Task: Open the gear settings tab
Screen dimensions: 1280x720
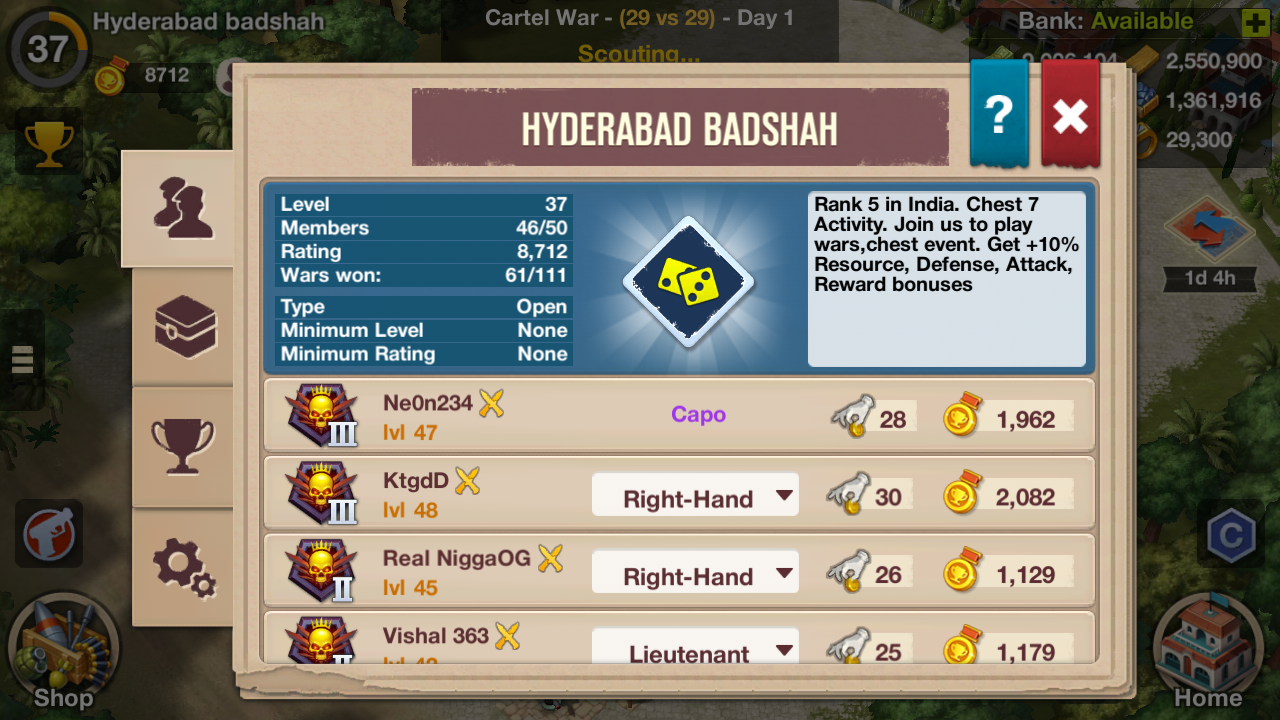Action: click(185, 567)
